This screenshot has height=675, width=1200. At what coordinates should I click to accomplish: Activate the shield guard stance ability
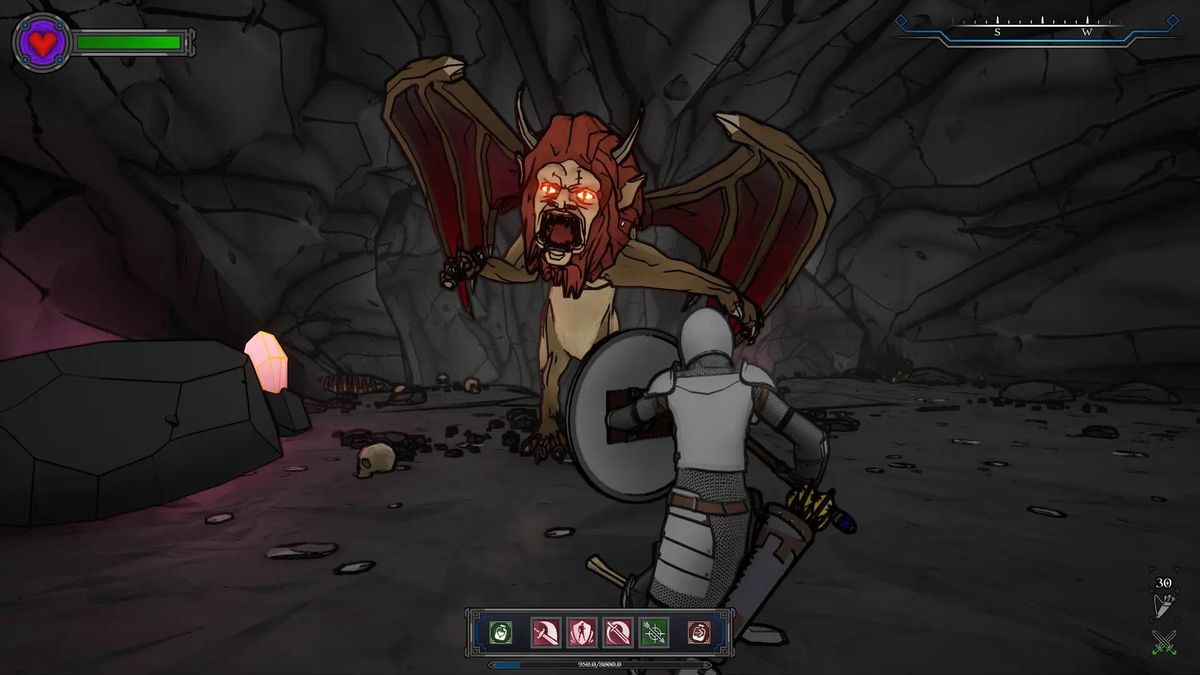coord(581,632)
